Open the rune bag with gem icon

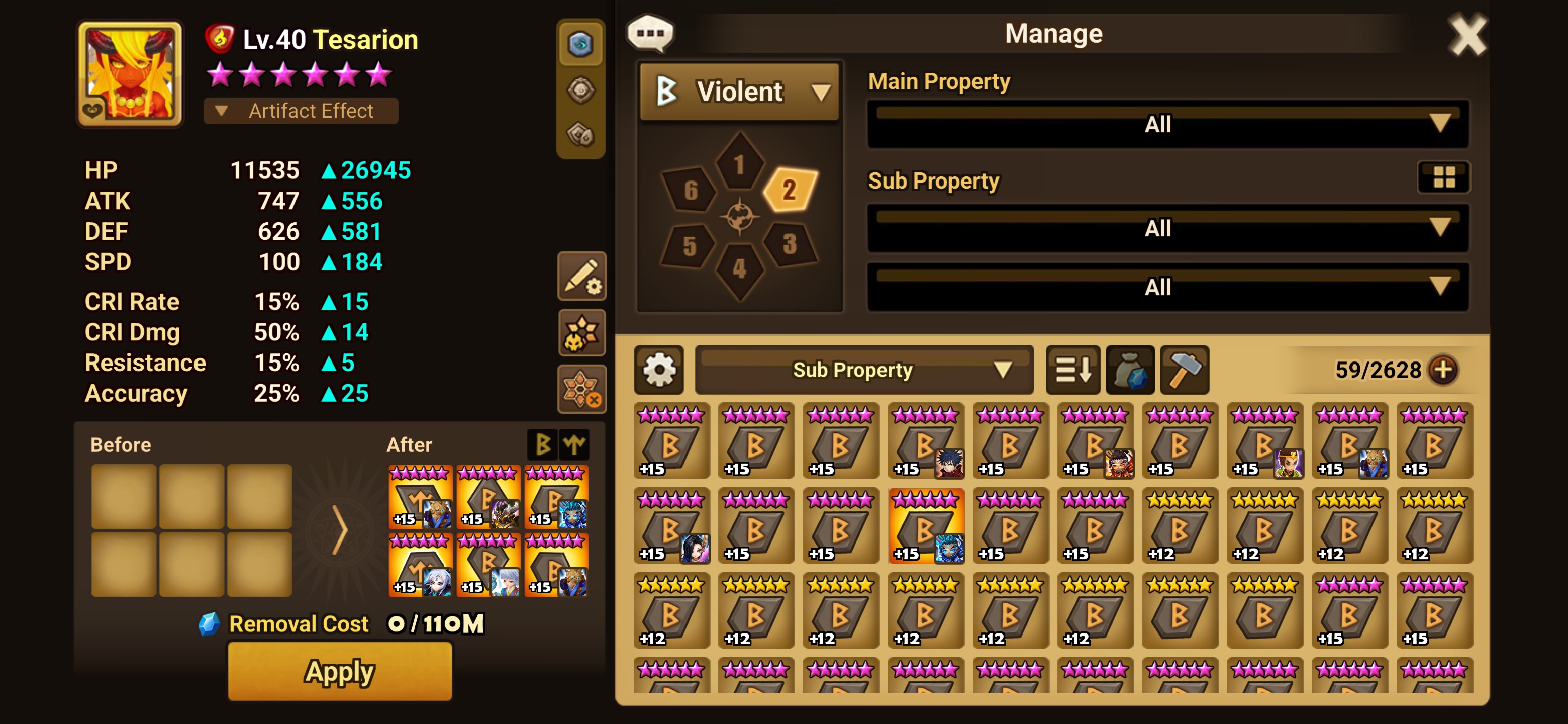tap(1130, 370)
